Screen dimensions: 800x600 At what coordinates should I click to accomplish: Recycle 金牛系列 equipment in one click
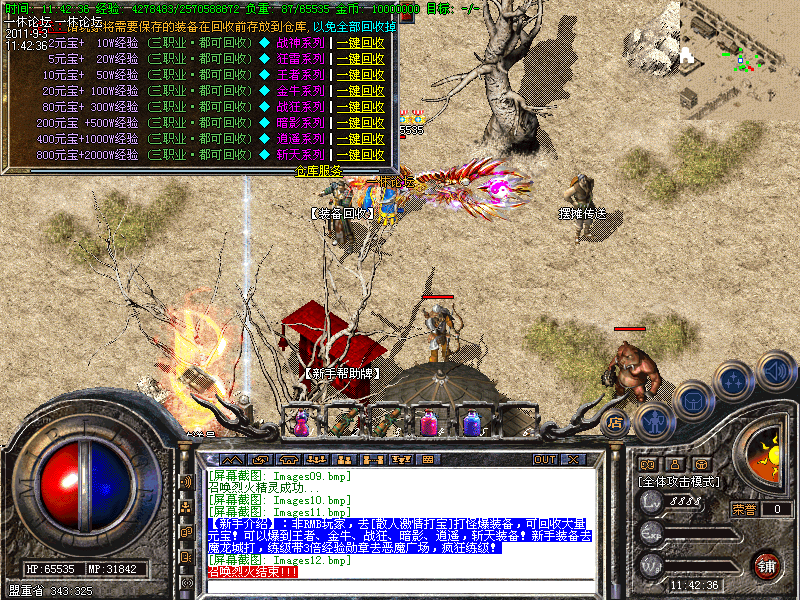click(x=361, y=91)
